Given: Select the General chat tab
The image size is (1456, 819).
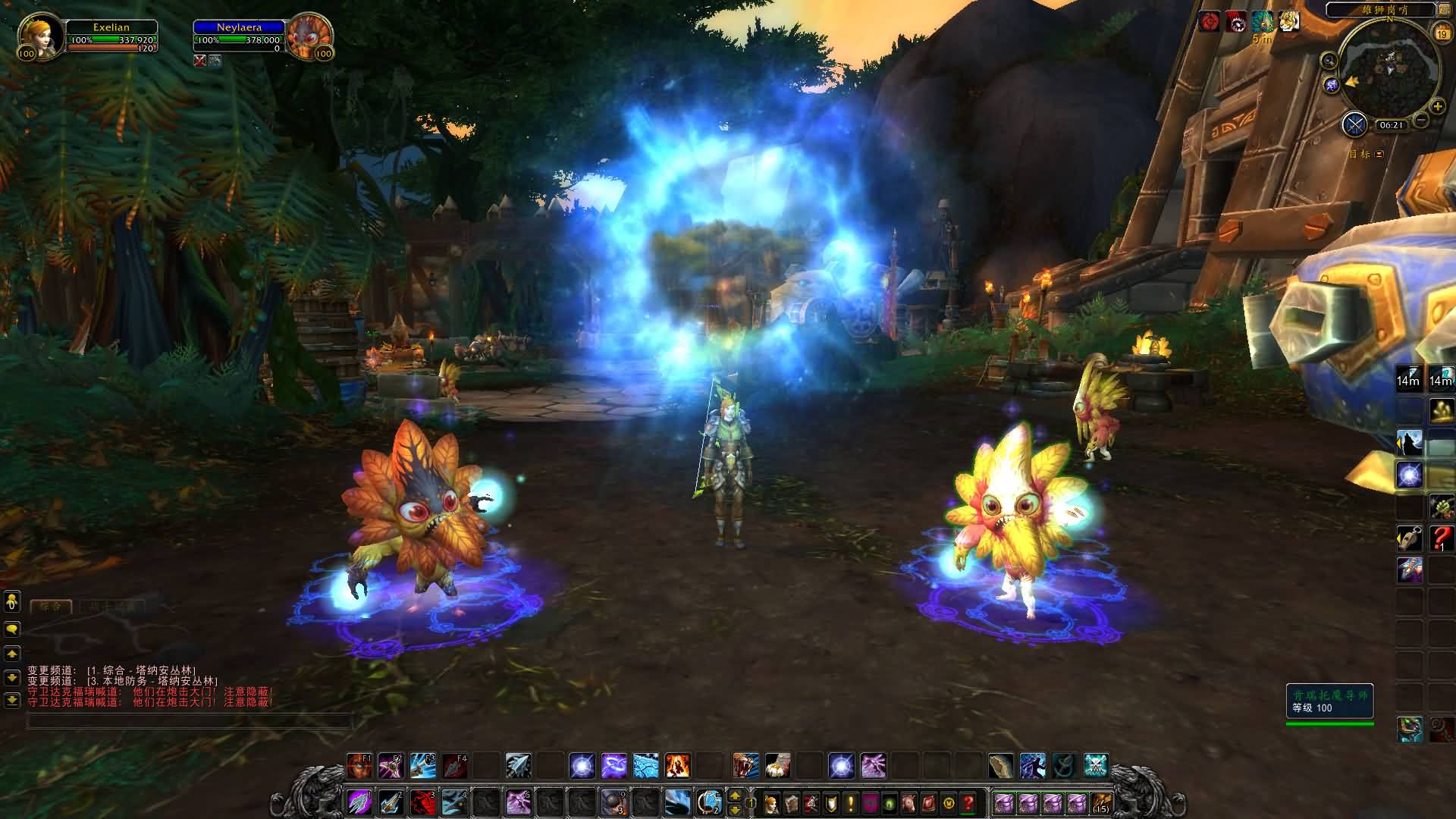Looking at the screenshot, I should [51, 607].
